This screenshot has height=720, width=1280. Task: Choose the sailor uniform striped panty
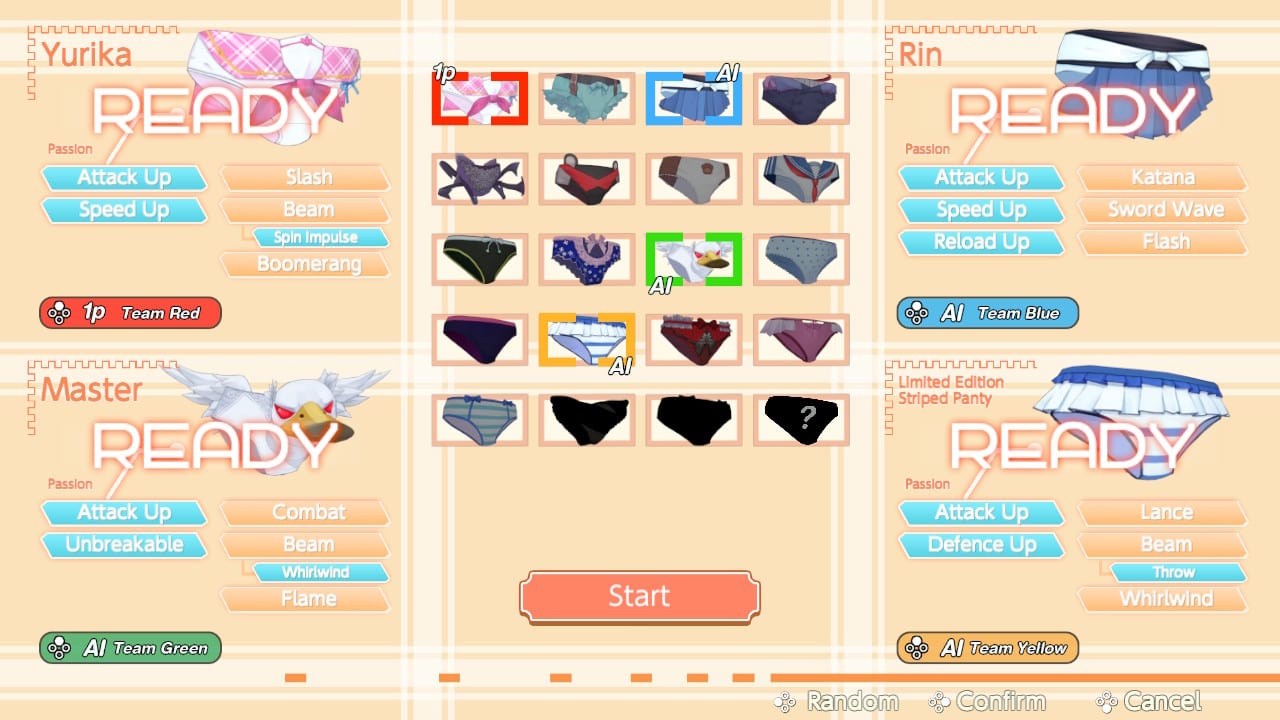click(801, 178)
